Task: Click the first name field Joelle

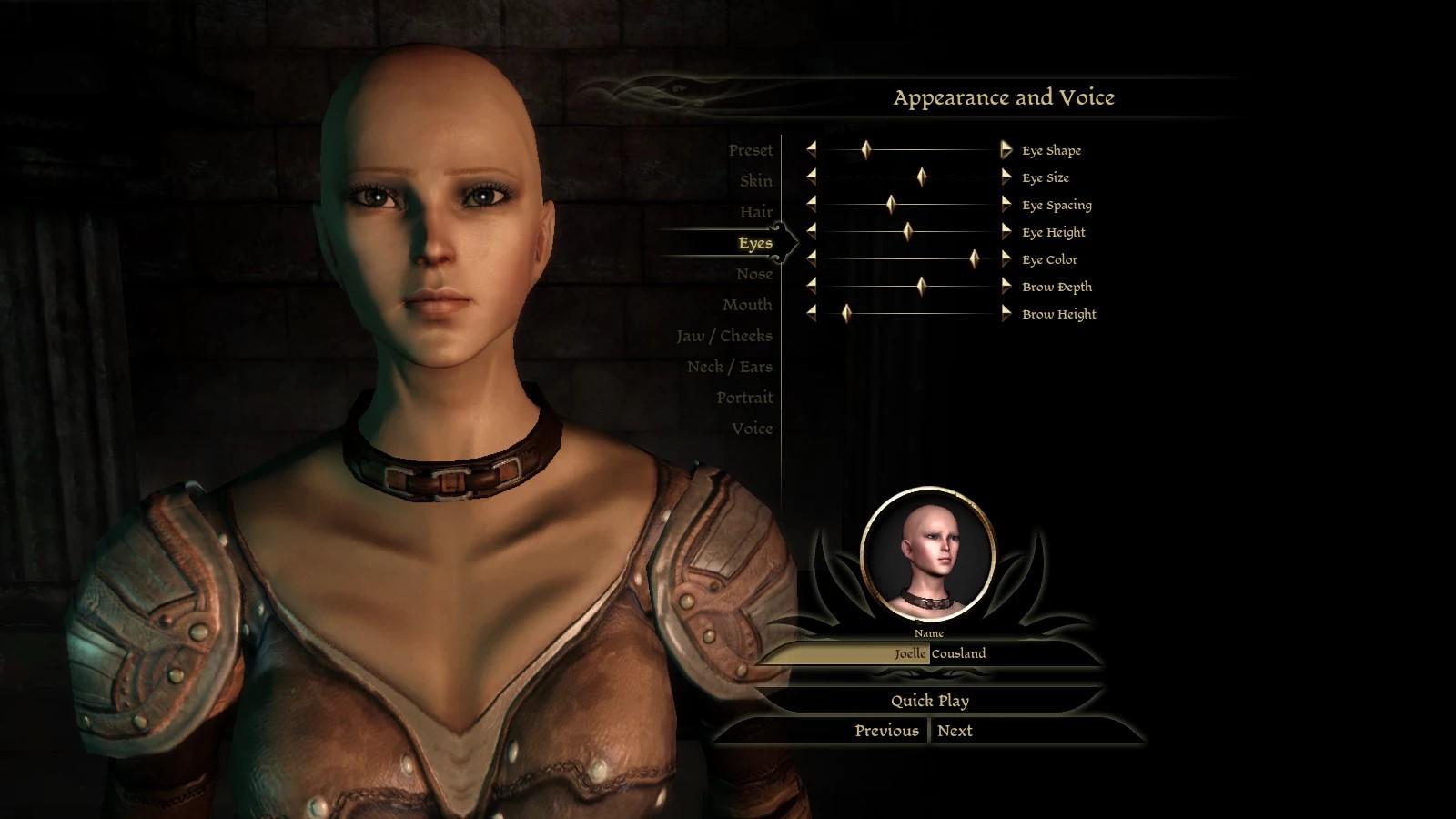Action: point(846,653)
